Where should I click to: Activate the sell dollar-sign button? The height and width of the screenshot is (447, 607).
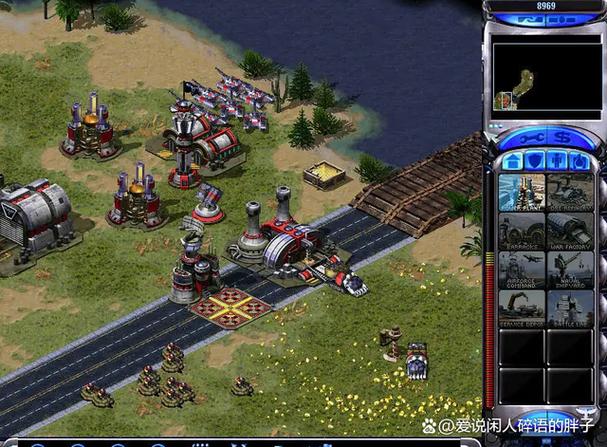pos(562,138)
